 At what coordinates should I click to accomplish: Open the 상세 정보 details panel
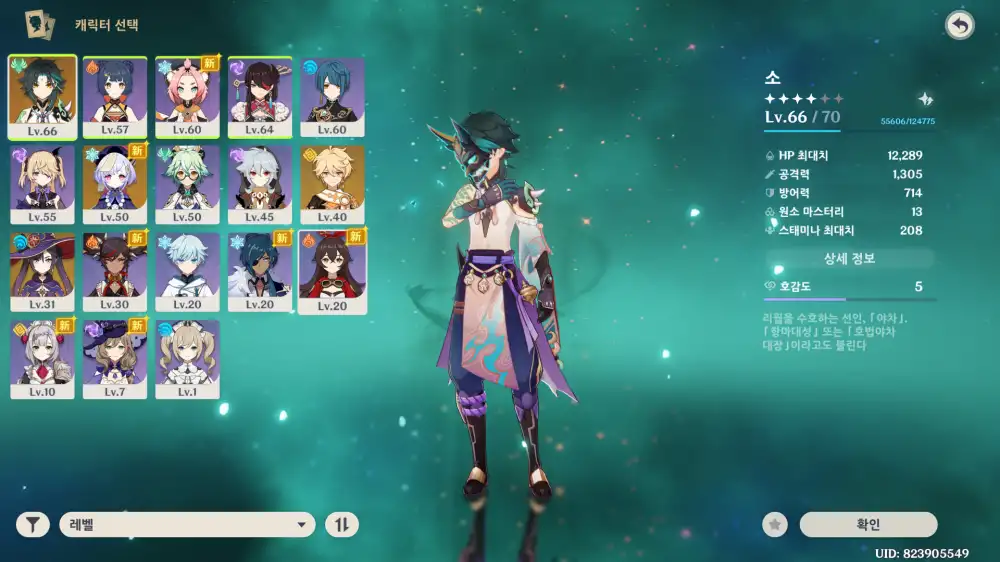849,259
